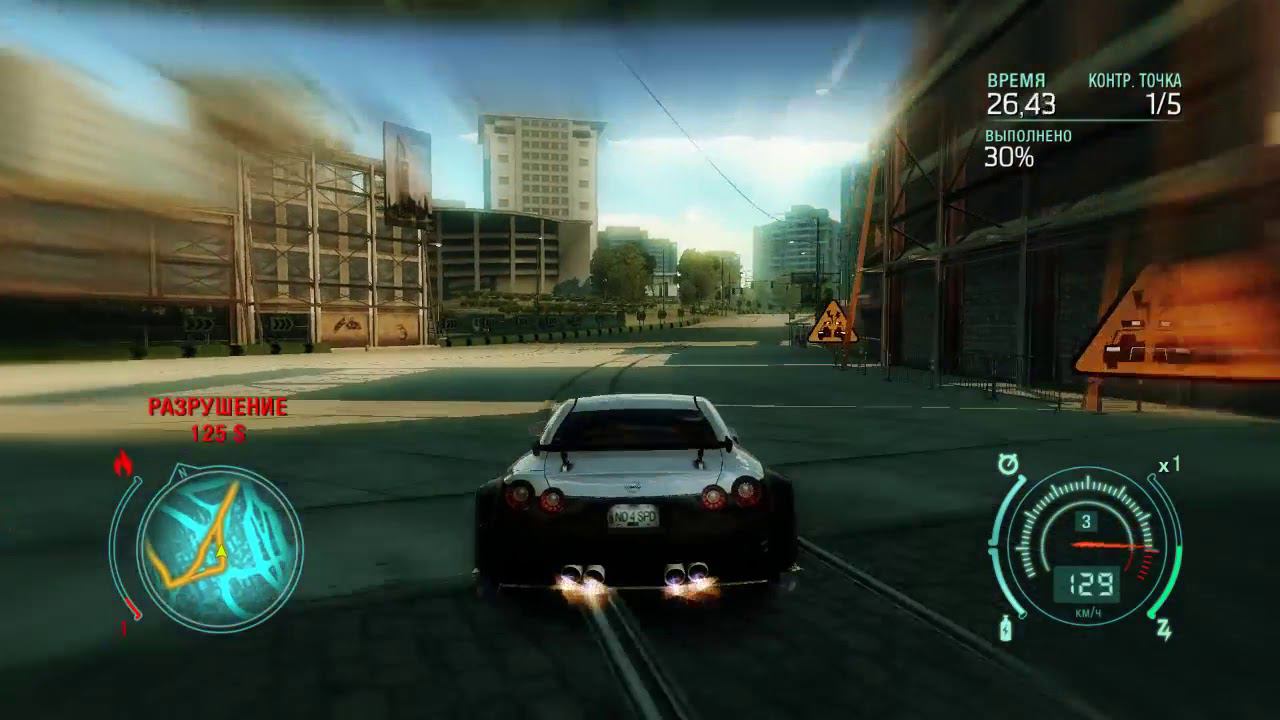The image size is (1280, 720).
Task: Click the digital speed readout showing 129
Action: pos(1091,583)
